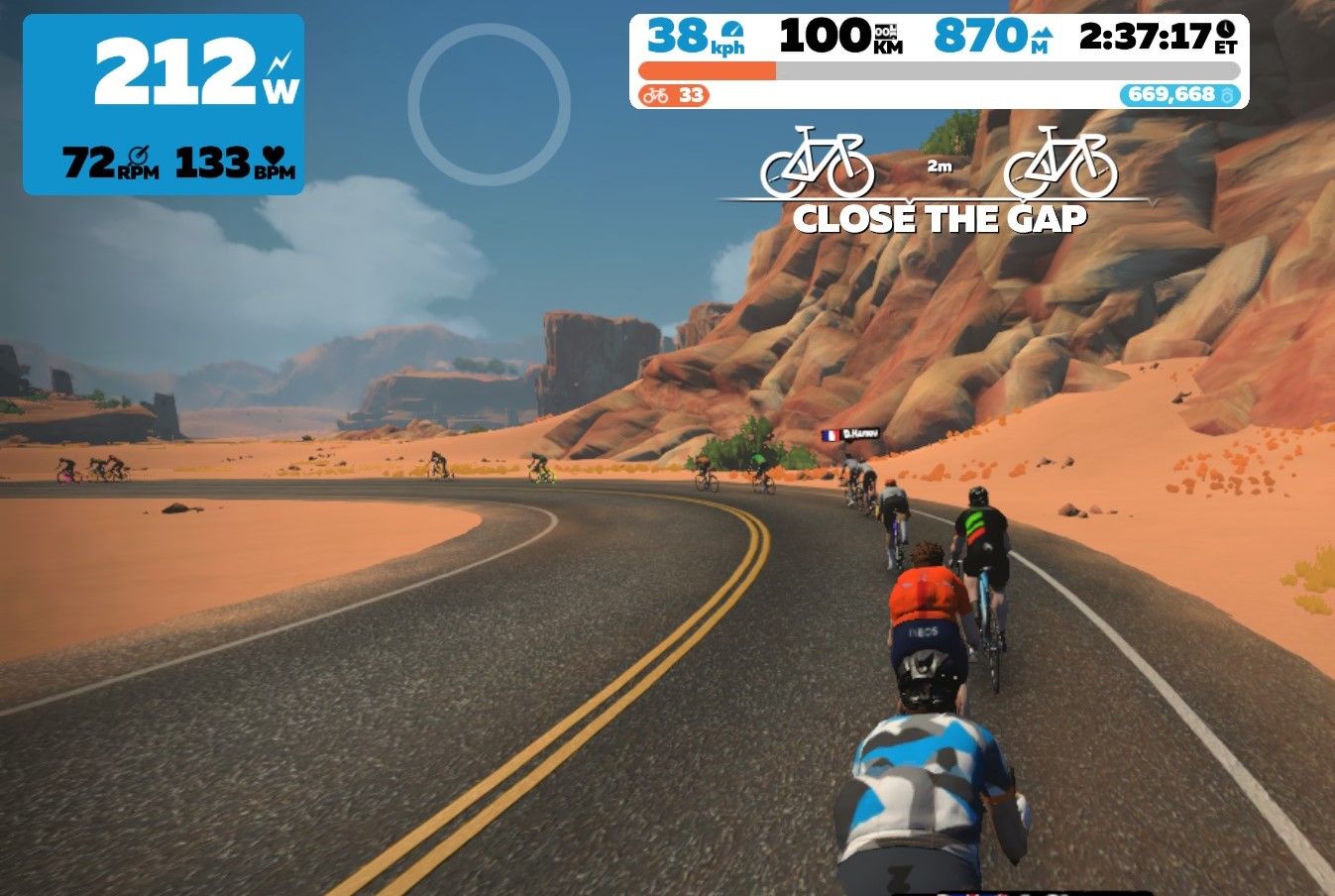Click the blue Ride On thumbs-up counter
The height and width of the screenshot is (896, 1335).
pyautogui.click(x=1179, y=95)
